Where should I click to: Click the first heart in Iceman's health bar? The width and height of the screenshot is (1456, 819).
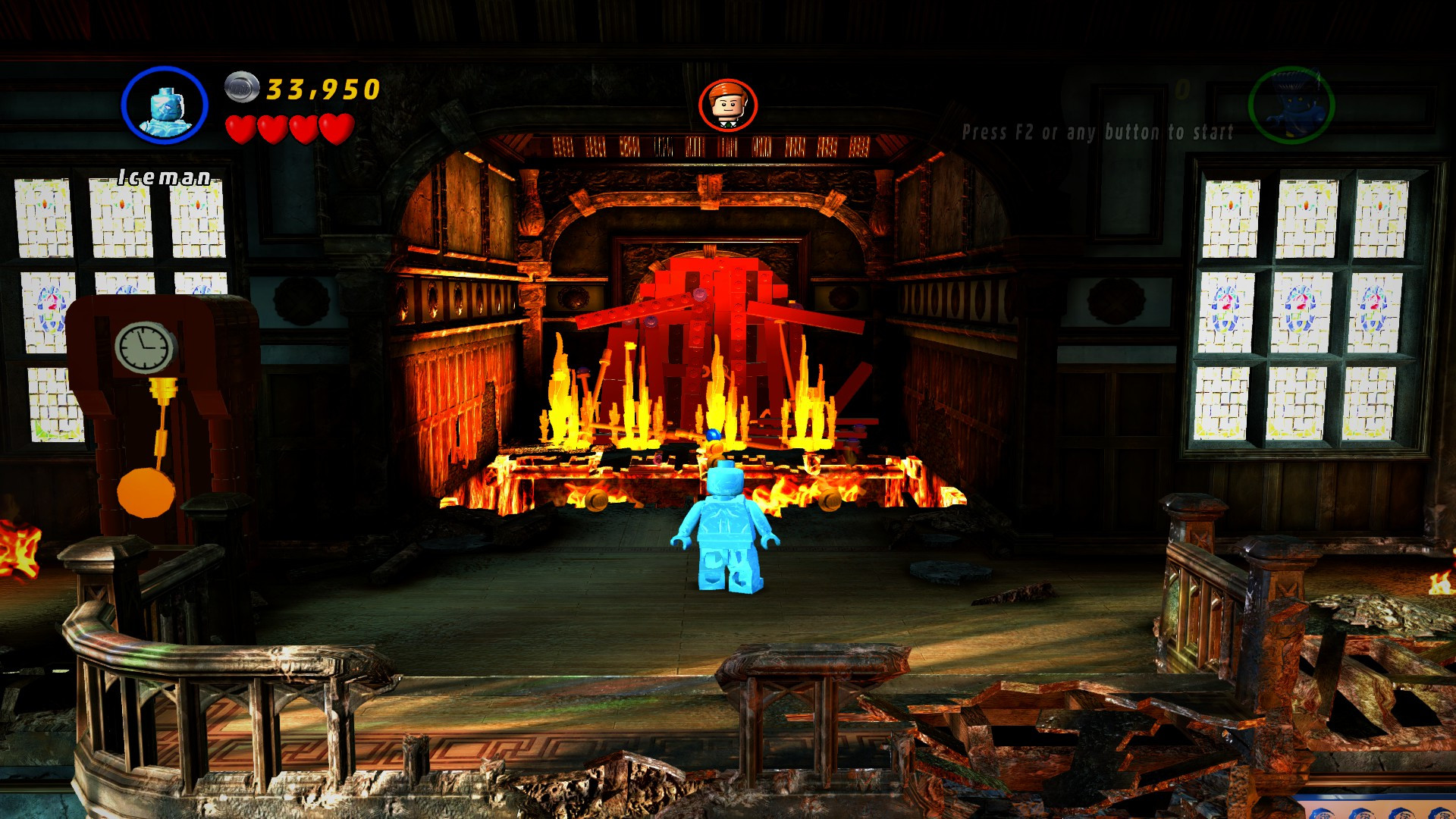point(241,127)
